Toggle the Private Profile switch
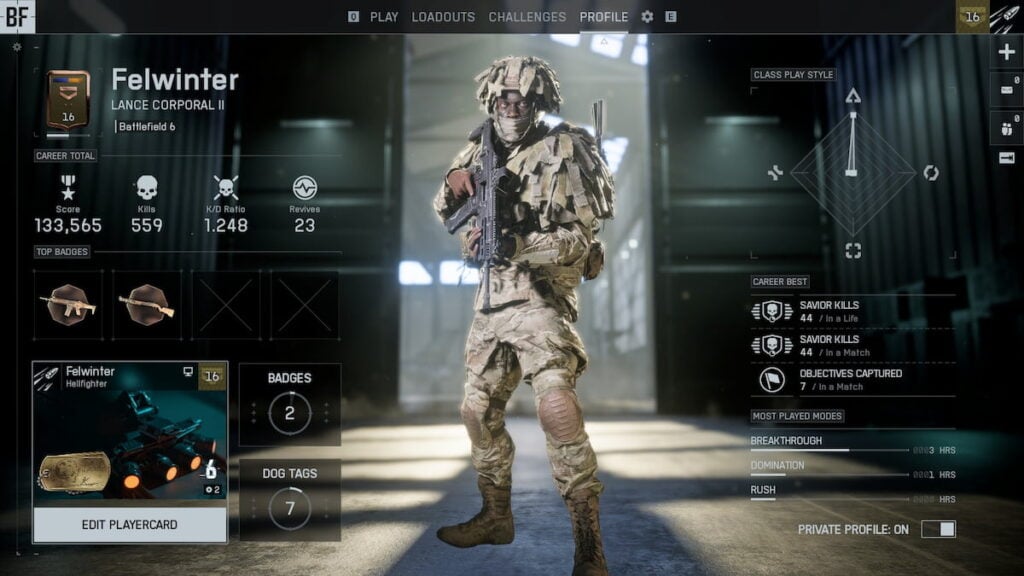The image size is (1024, 576). [938, 529]
